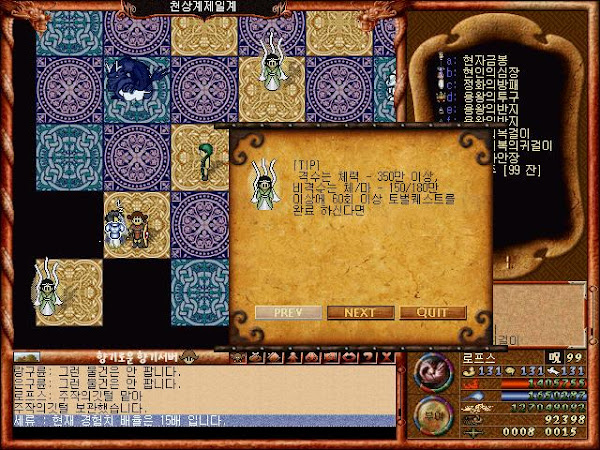
Task: Go to the NEXT tip page
Action: coord(360,312)
